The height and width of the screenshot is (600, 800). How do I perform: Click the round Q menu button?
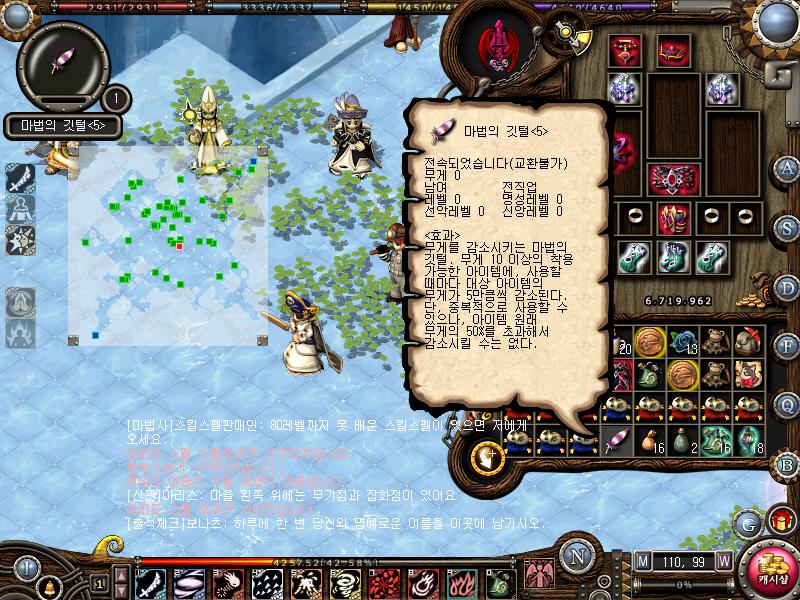click(x=789, y=404)
